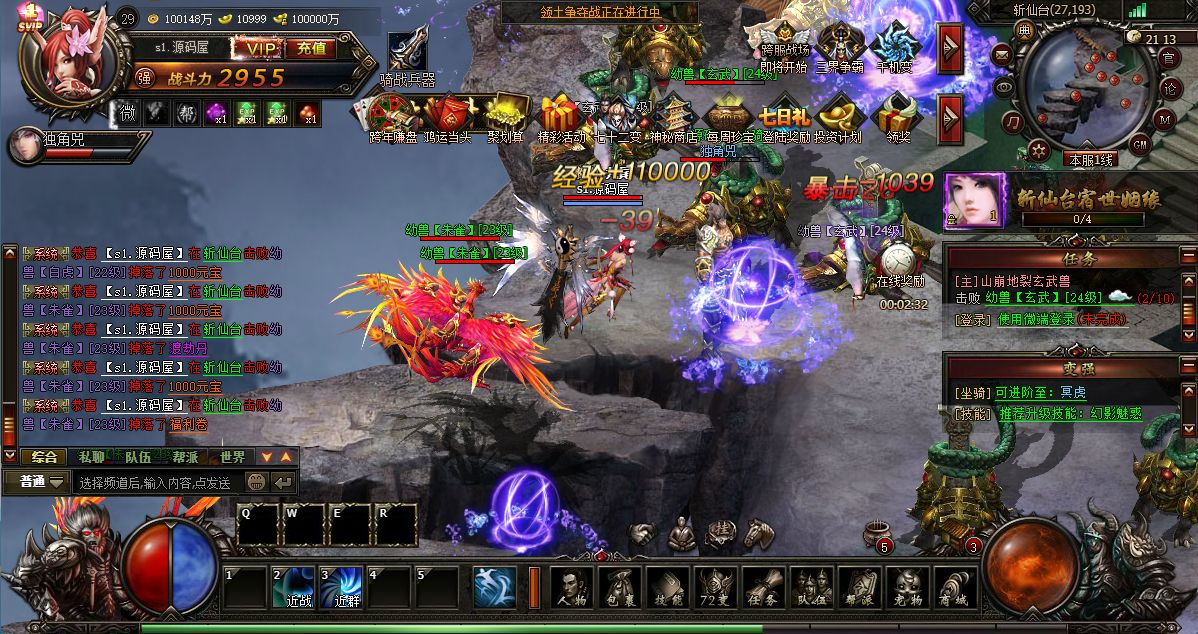Image resolution: width=1198 pixels, height=634 pixels.
Task: Open the 普通 chat channel dropdown
Action: [42, 482]
